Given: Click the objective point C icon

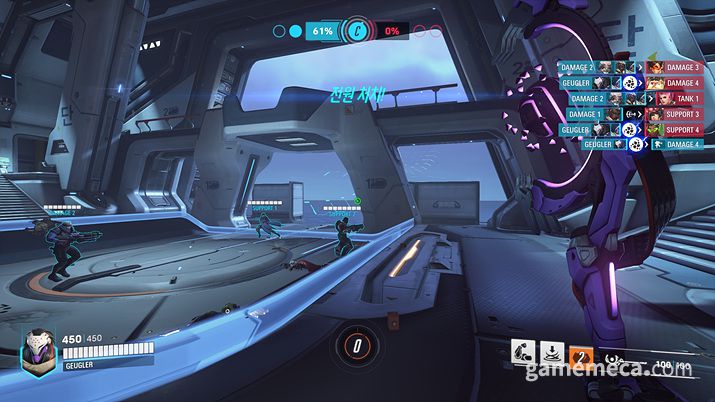Looking at the screenshot, I should (357, 31).
